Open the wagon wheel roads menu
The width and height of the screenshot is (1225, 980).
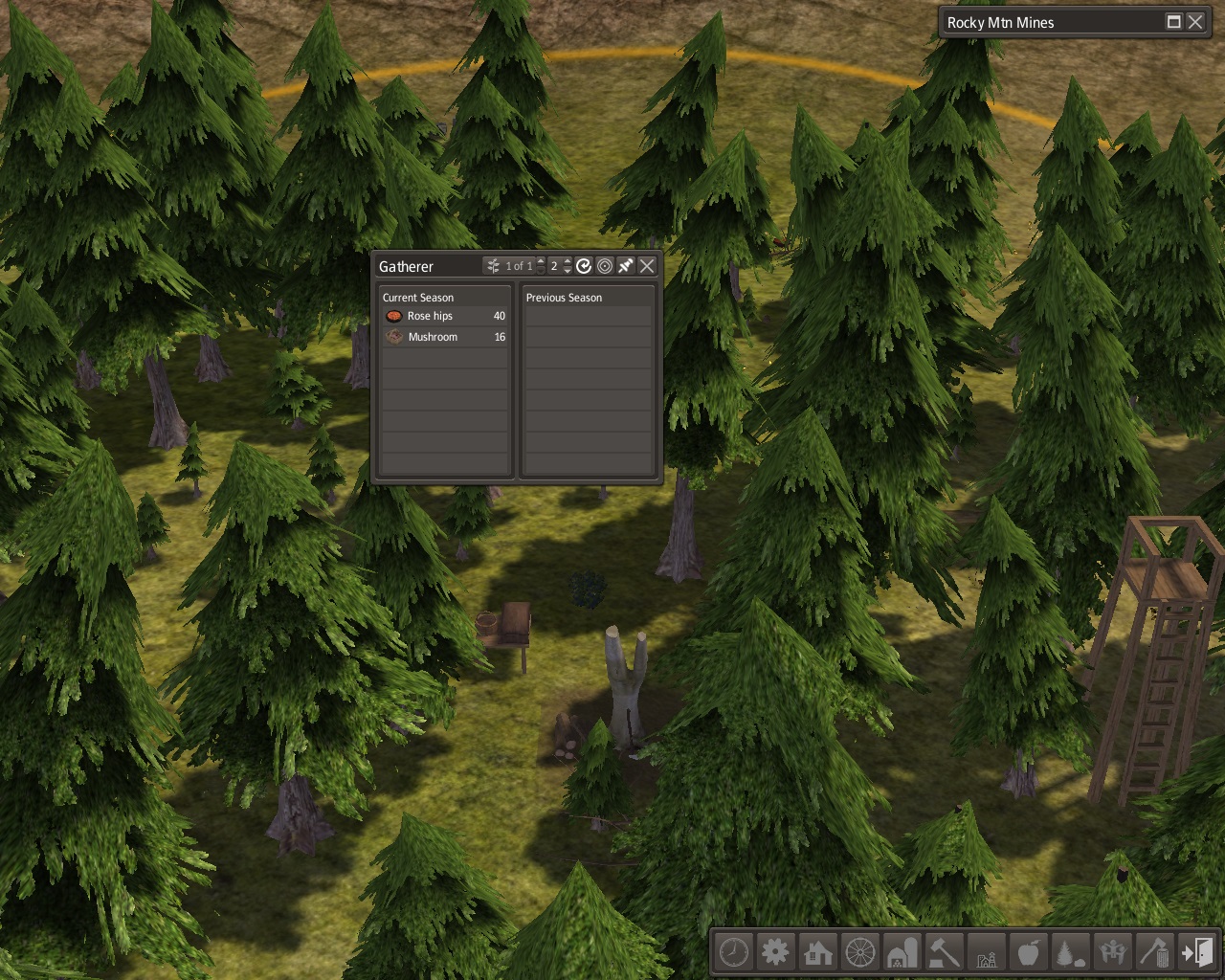click(x=860, y=953)
